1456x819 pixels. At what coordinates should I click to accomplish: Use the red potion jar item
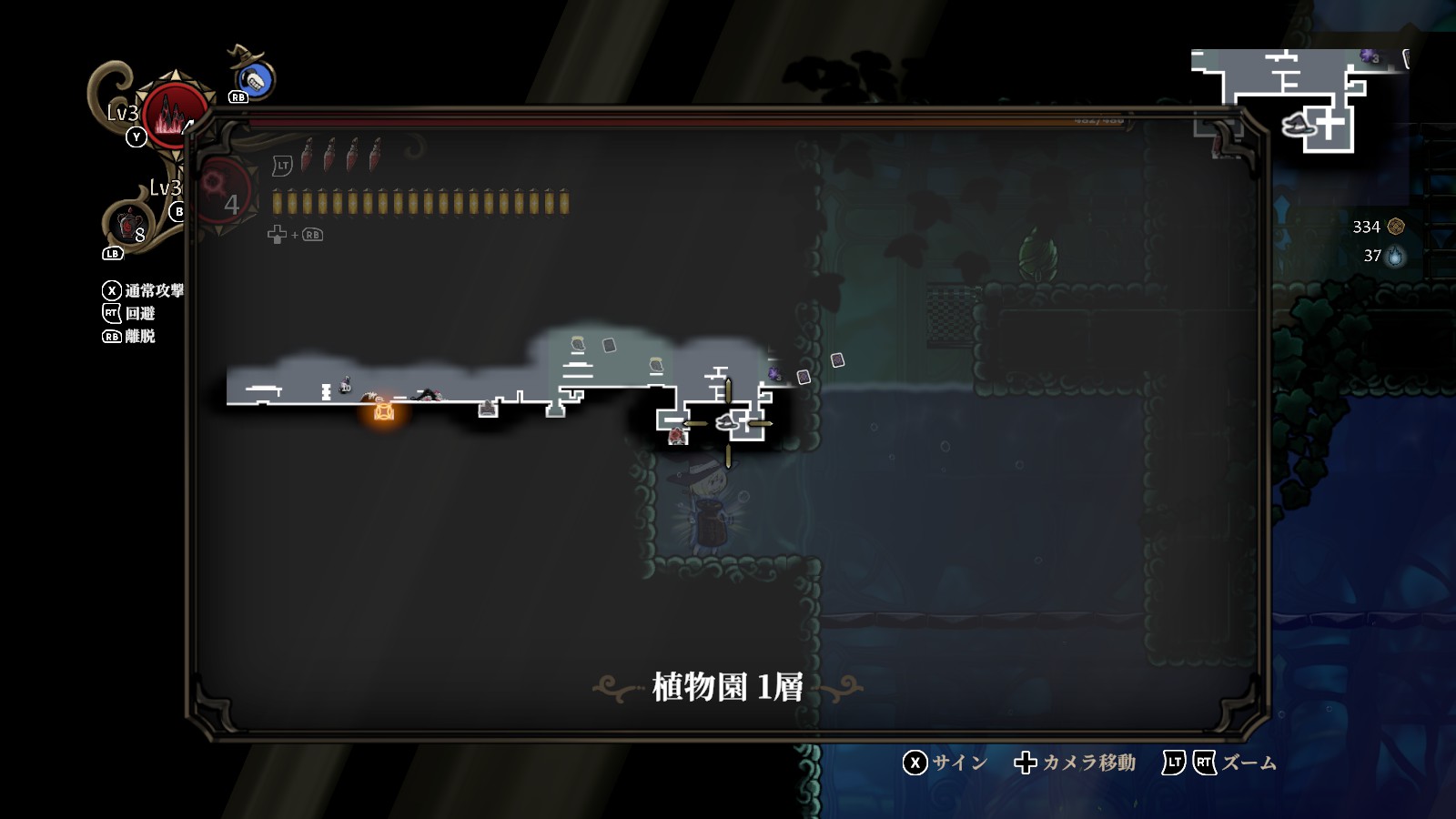pyautogui.click(x=129, y=223)
